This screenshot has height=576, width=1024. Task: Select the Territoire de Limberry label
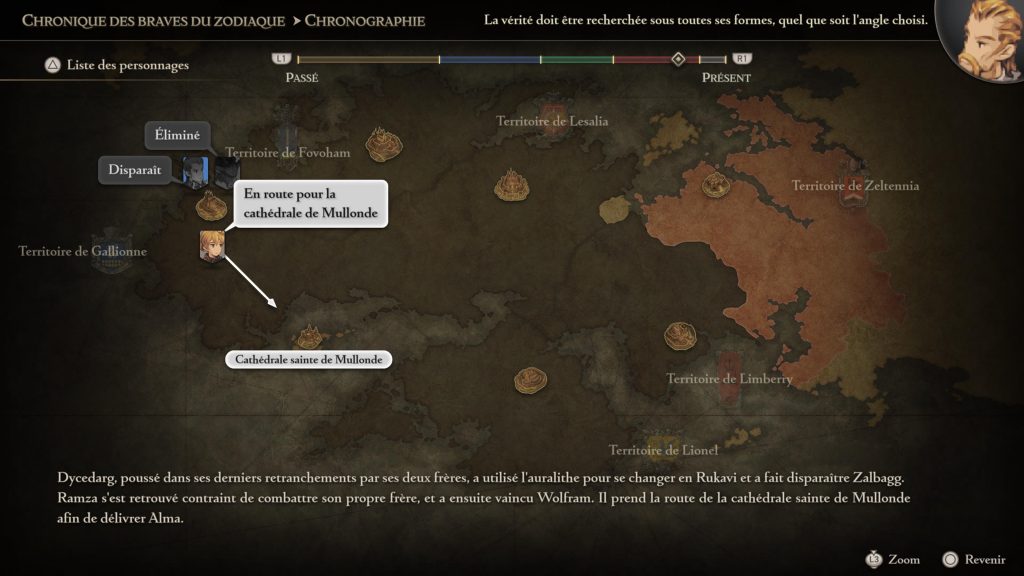[729, 378]
